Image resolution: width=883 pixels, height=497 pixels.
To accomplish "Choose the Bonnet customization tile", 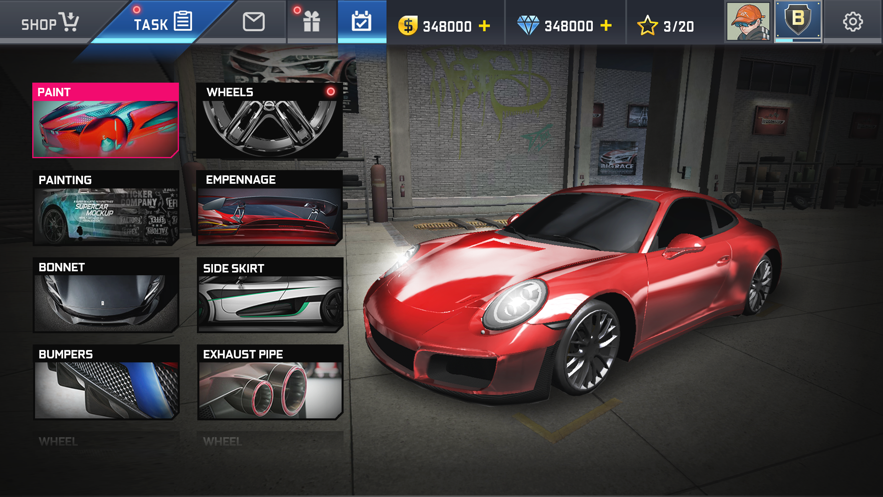I will point(106,296).
